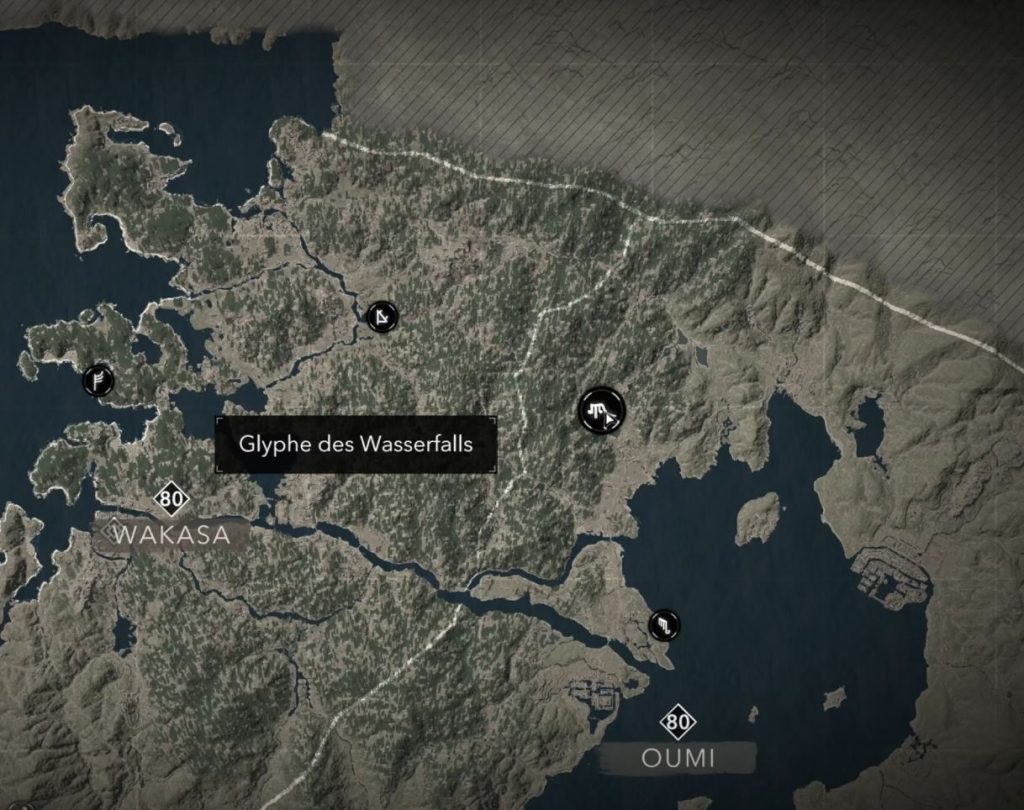The height and width of the screenshot is (810, 1024).
Task: Select the large highlighted waterfall glyph marker
Action: coord(601,410)
